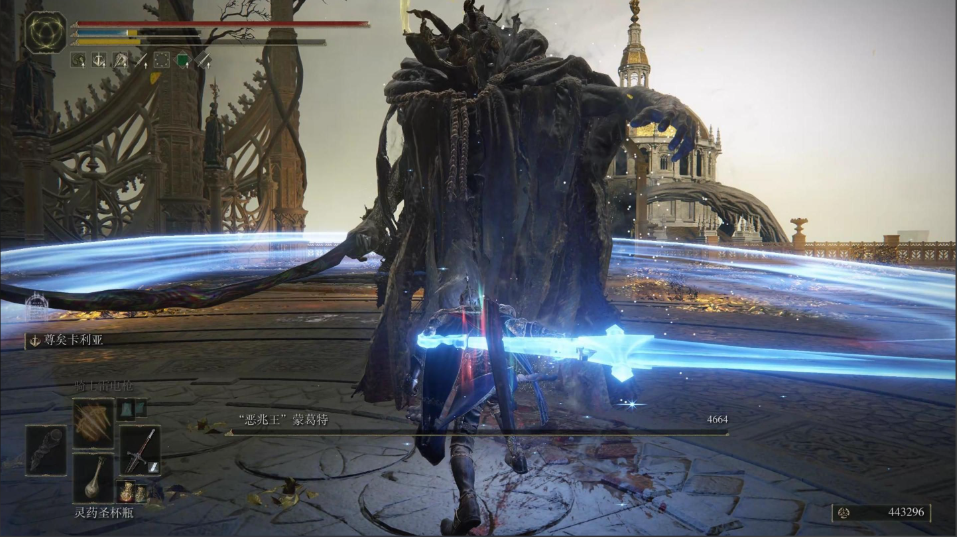Select the Knight's Lightning Spear spell slot
Screen dimensions: 957x537
[x=93, y=420]
